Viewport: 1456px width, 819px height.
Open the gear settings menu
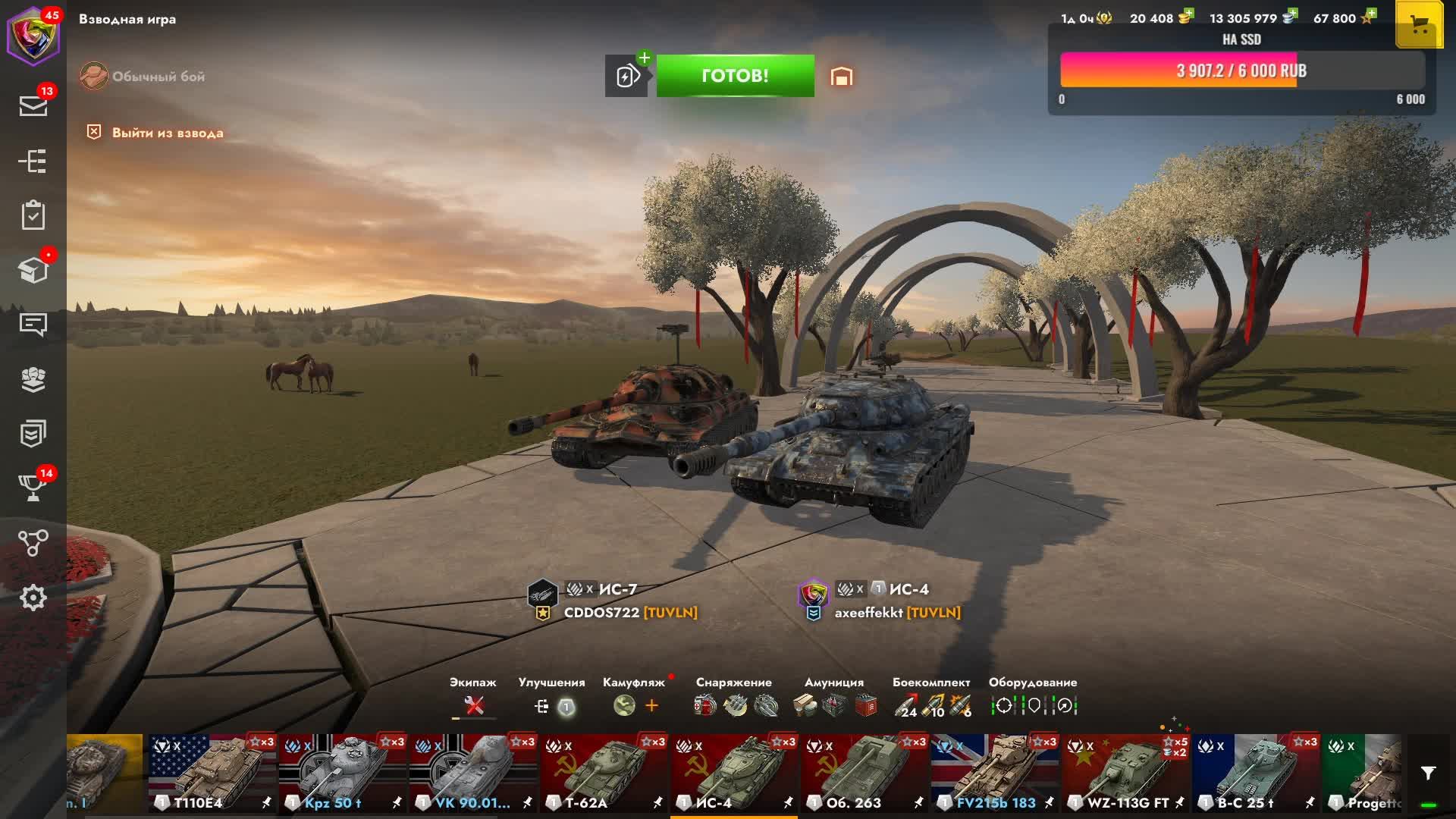(x=33, y=598)
